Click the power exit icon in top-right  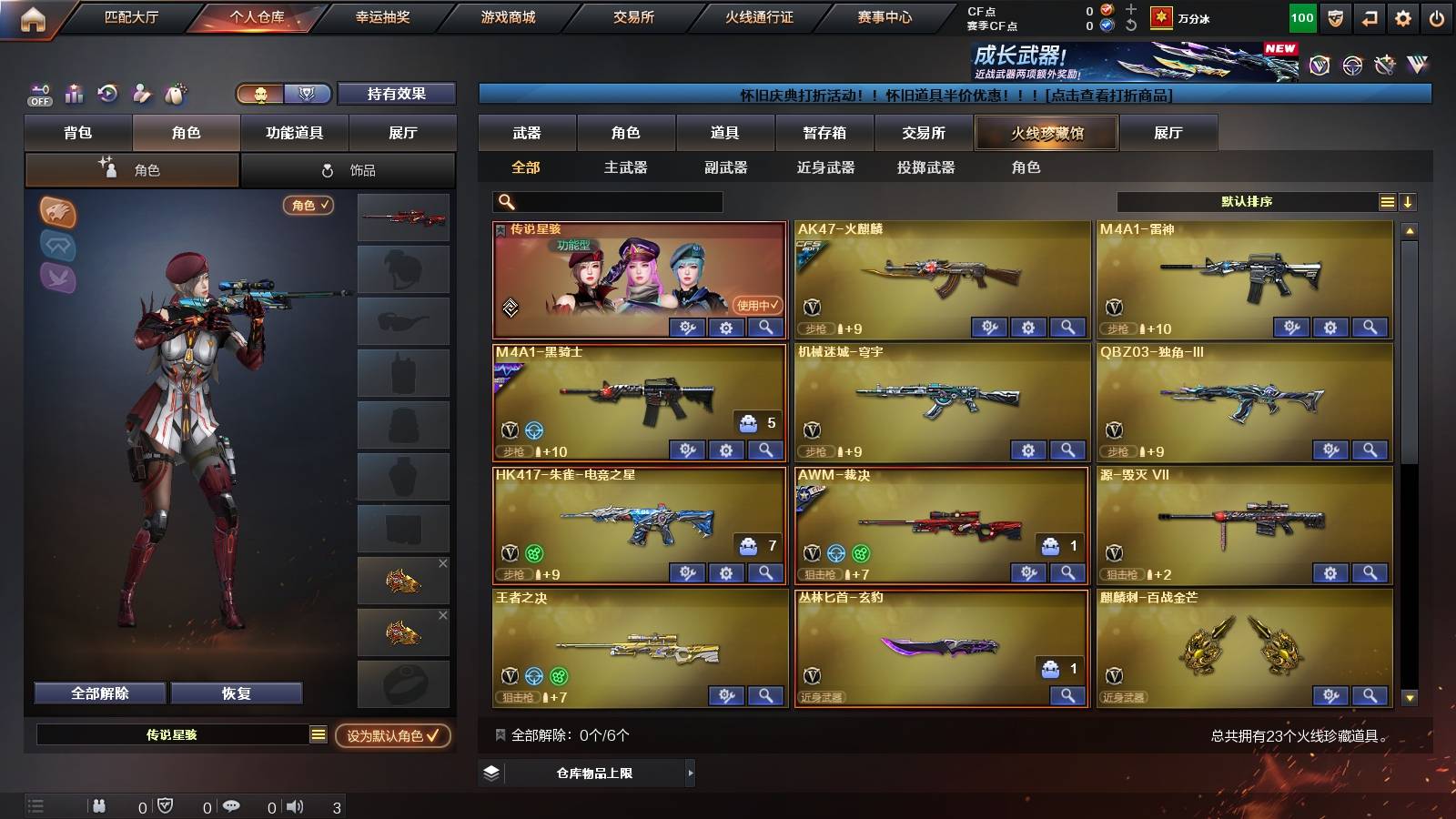pos(1436,16)
